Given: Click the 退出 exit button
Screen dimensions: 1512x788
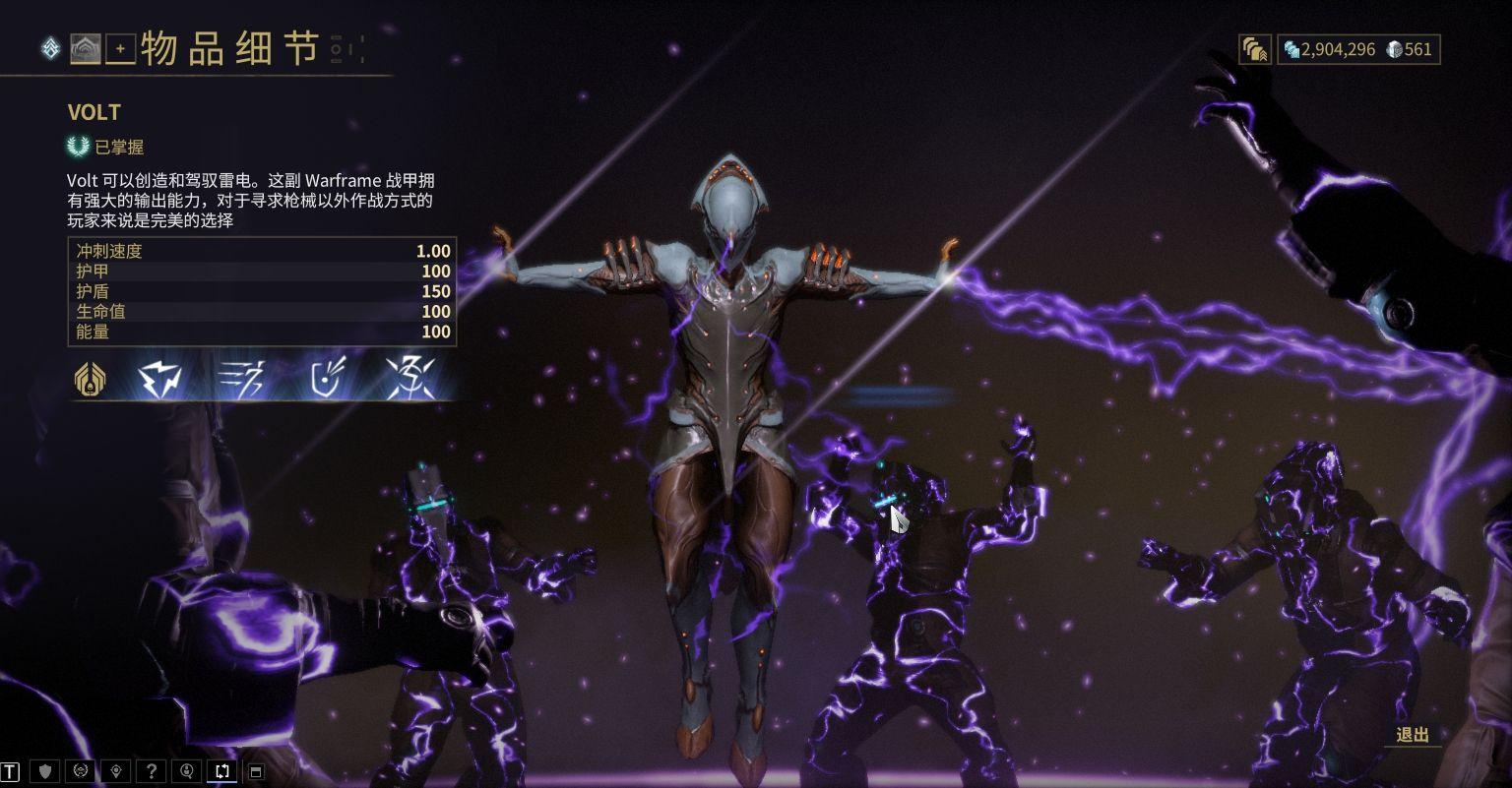Looking at the screenshot, I should [x=1413, y=735].
